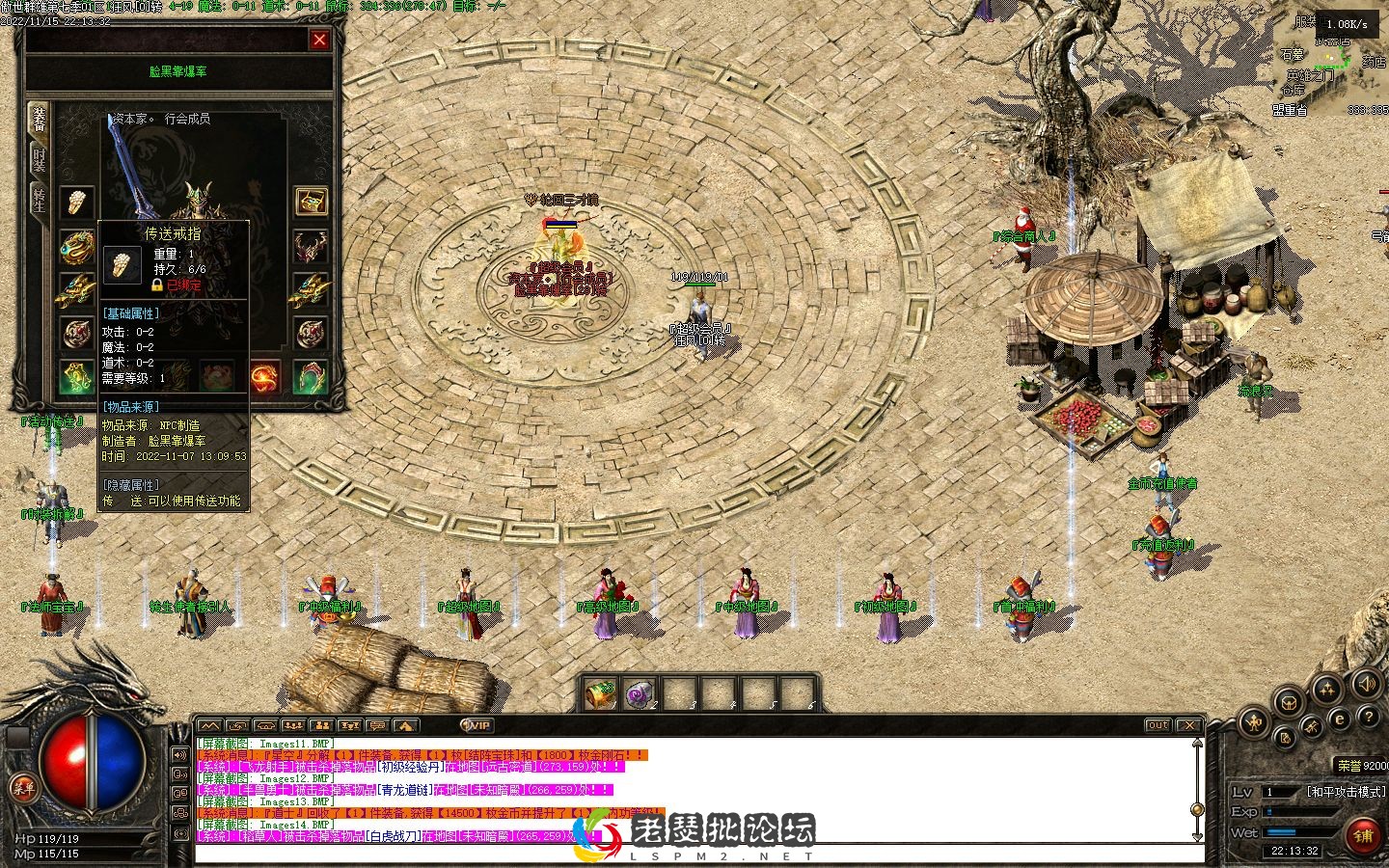
Task: Use the green chest in hotbar slot 1
Action: click(x=602, y=693)
